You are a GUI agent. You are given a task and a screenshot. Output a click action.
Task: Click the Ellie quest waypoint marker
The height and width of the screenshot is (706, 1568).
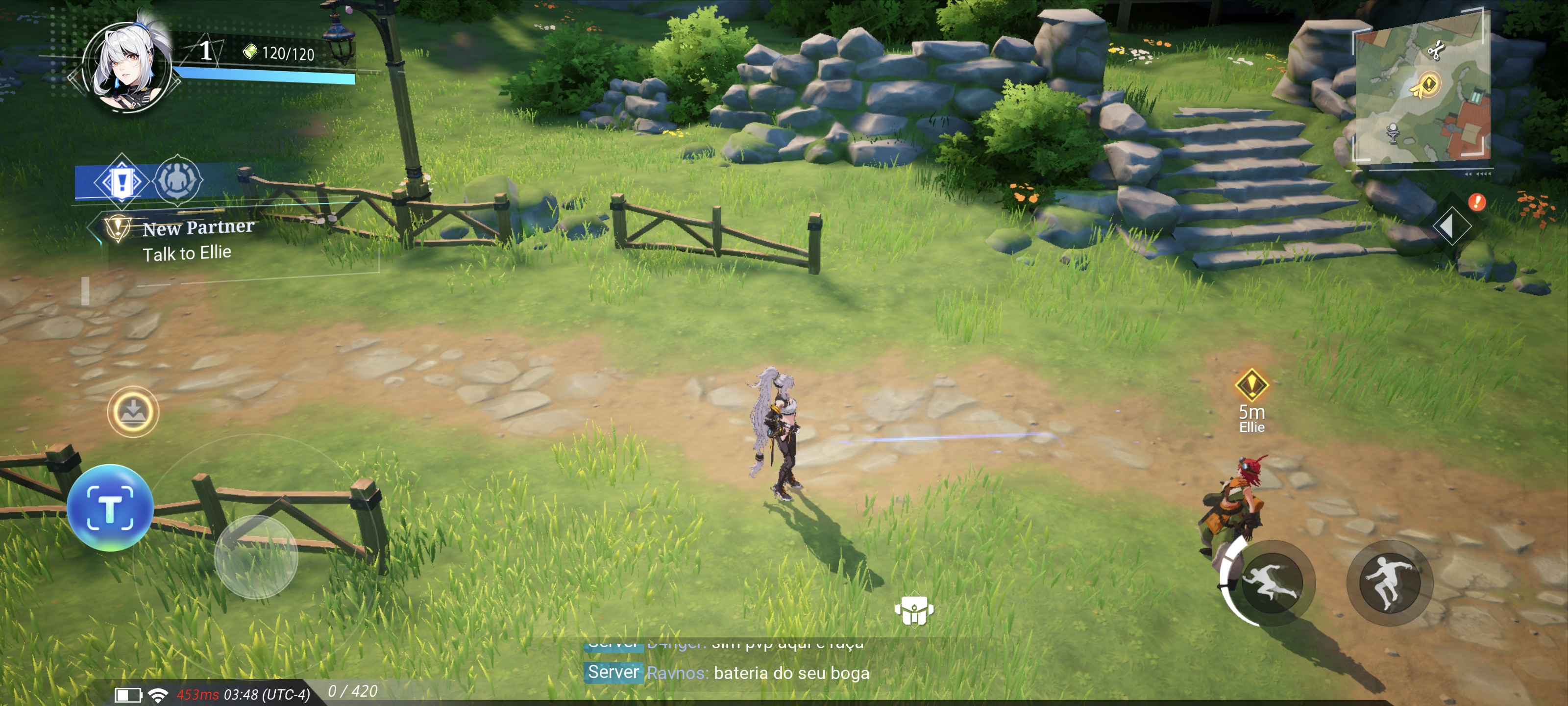1251,385
